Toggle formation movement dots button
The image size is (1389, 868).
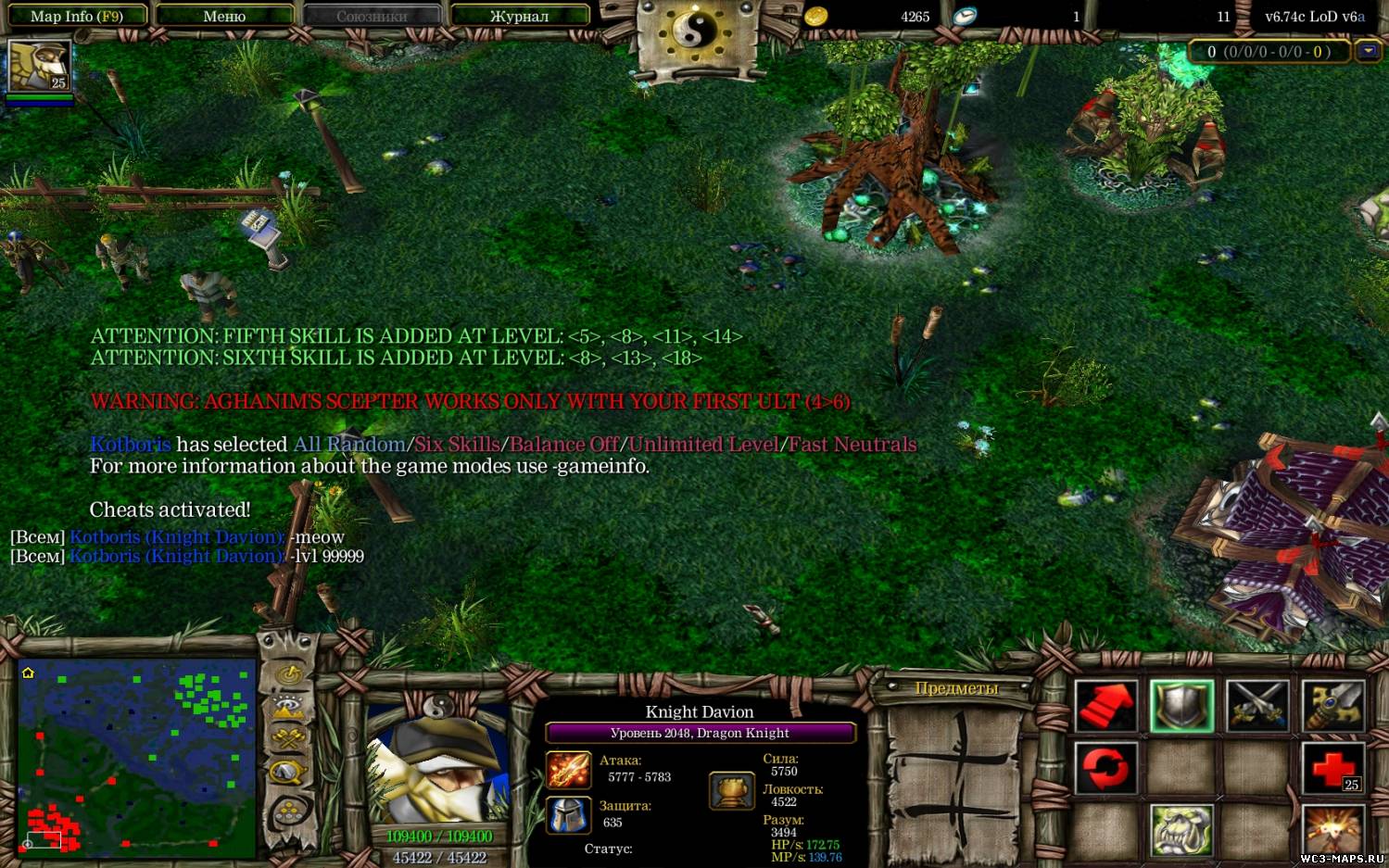pos(289,812)
